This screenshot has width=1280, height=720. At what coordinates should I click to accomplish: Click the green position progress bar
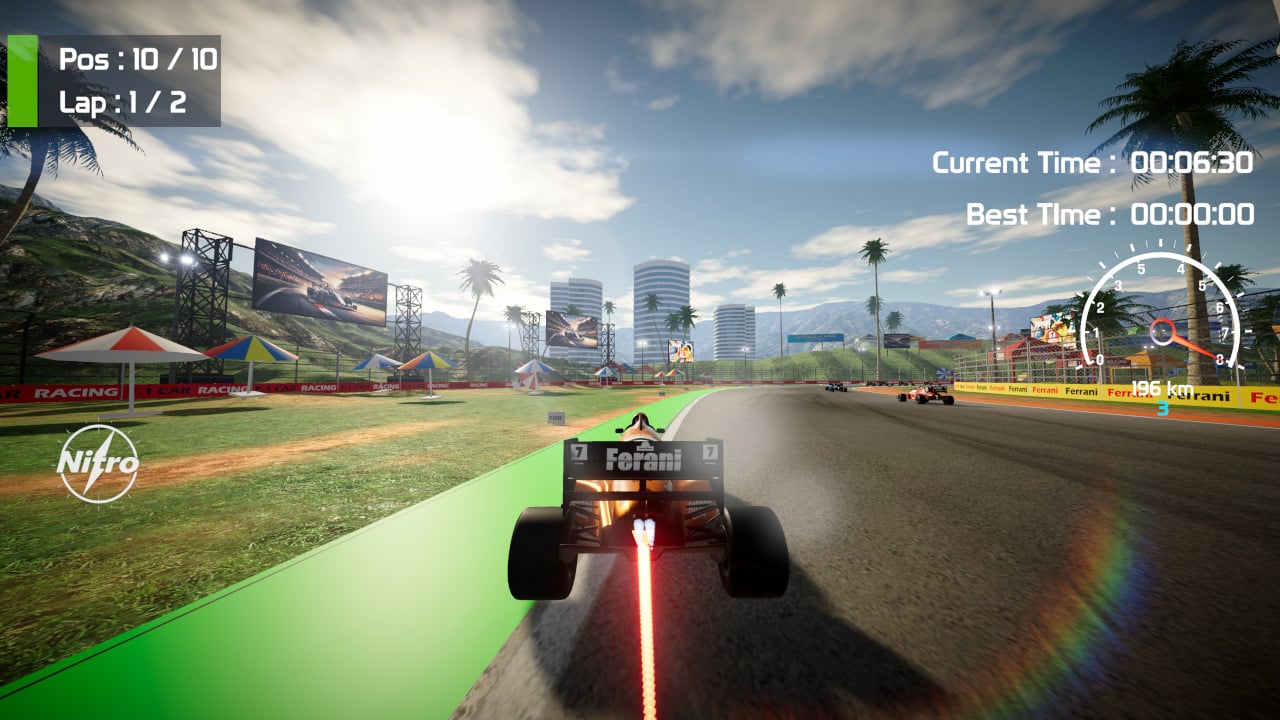(x=23, y=78)
